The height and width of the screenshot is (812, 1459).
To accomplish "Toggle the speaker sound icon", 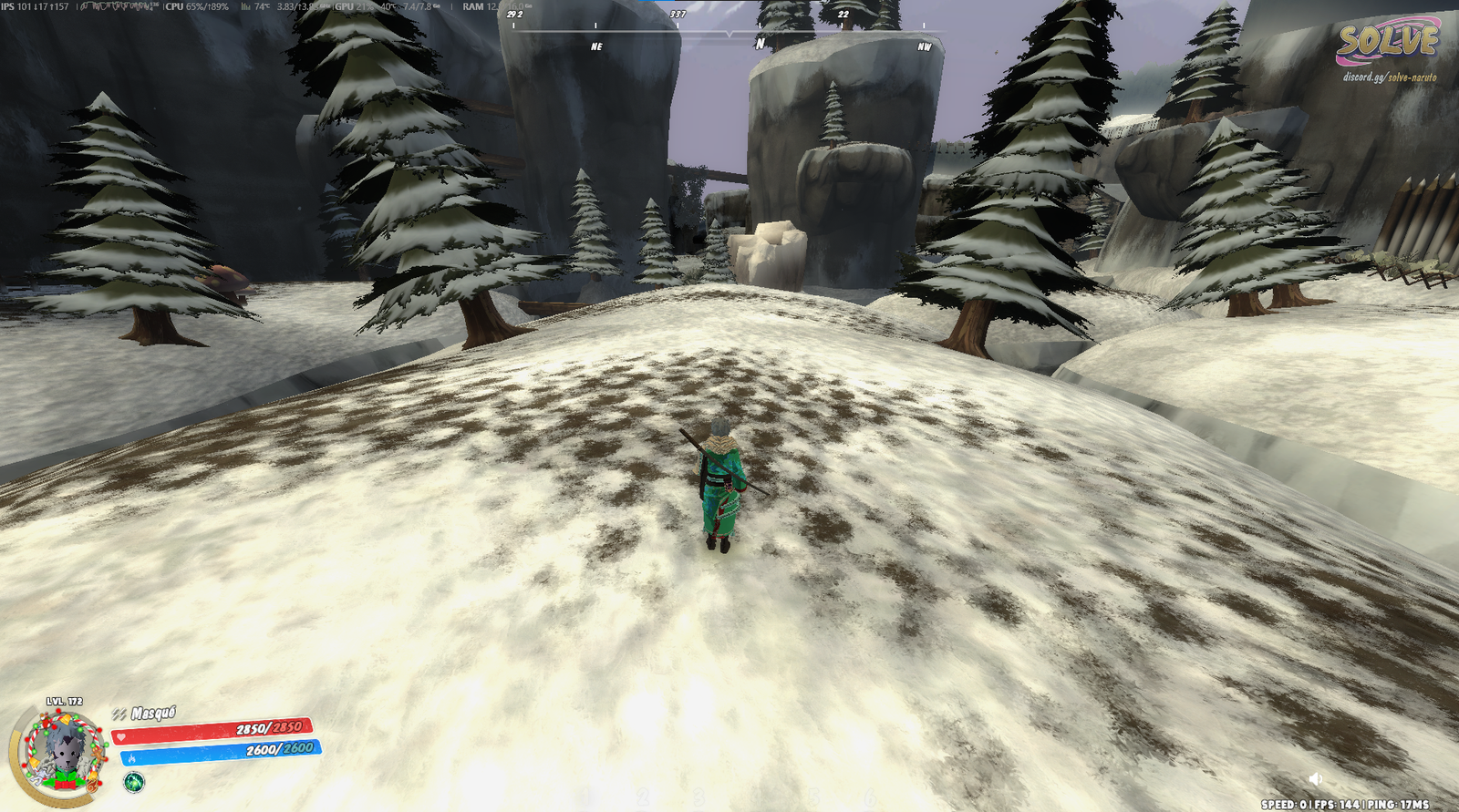I will (1315, 778).
